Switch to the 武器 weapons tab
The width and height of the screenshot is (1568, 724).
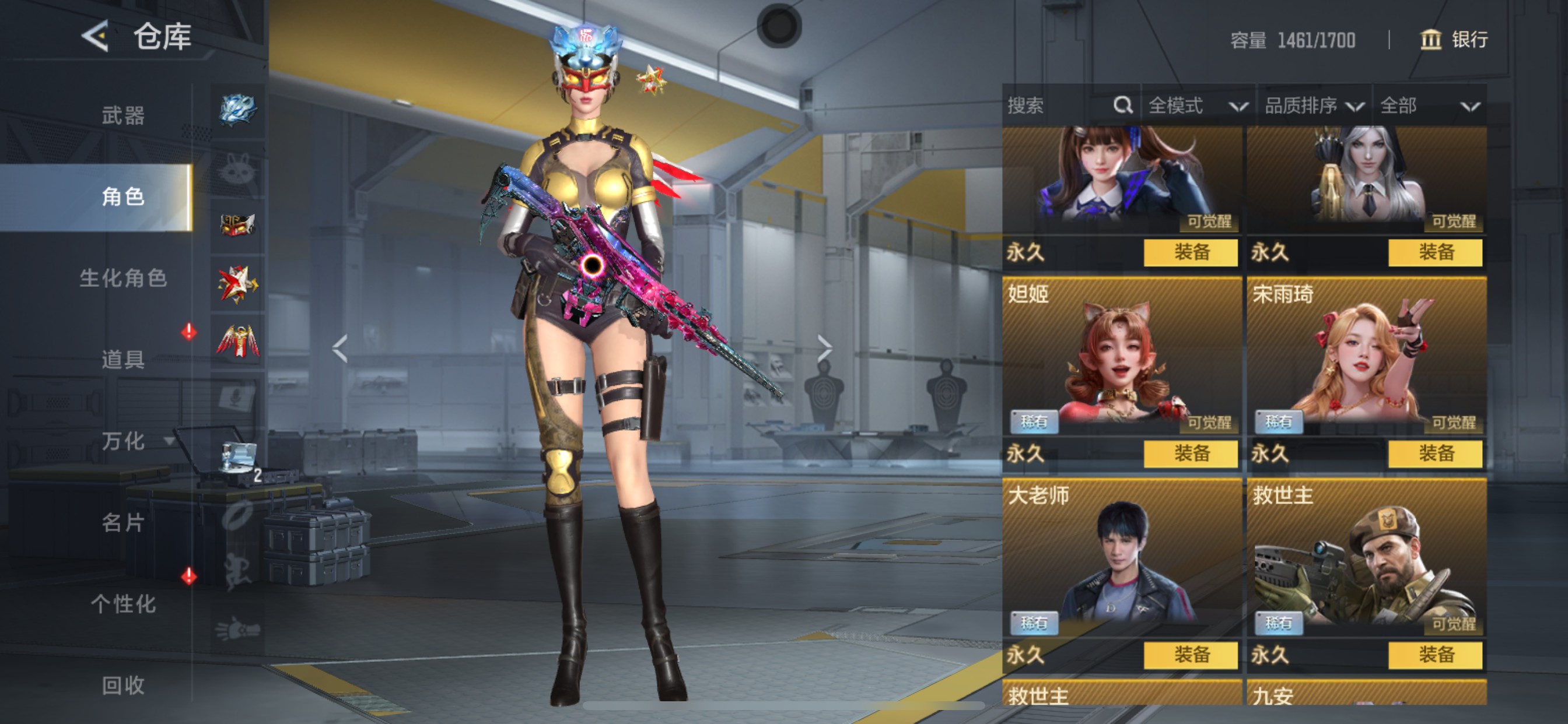(x=123, y=115)
